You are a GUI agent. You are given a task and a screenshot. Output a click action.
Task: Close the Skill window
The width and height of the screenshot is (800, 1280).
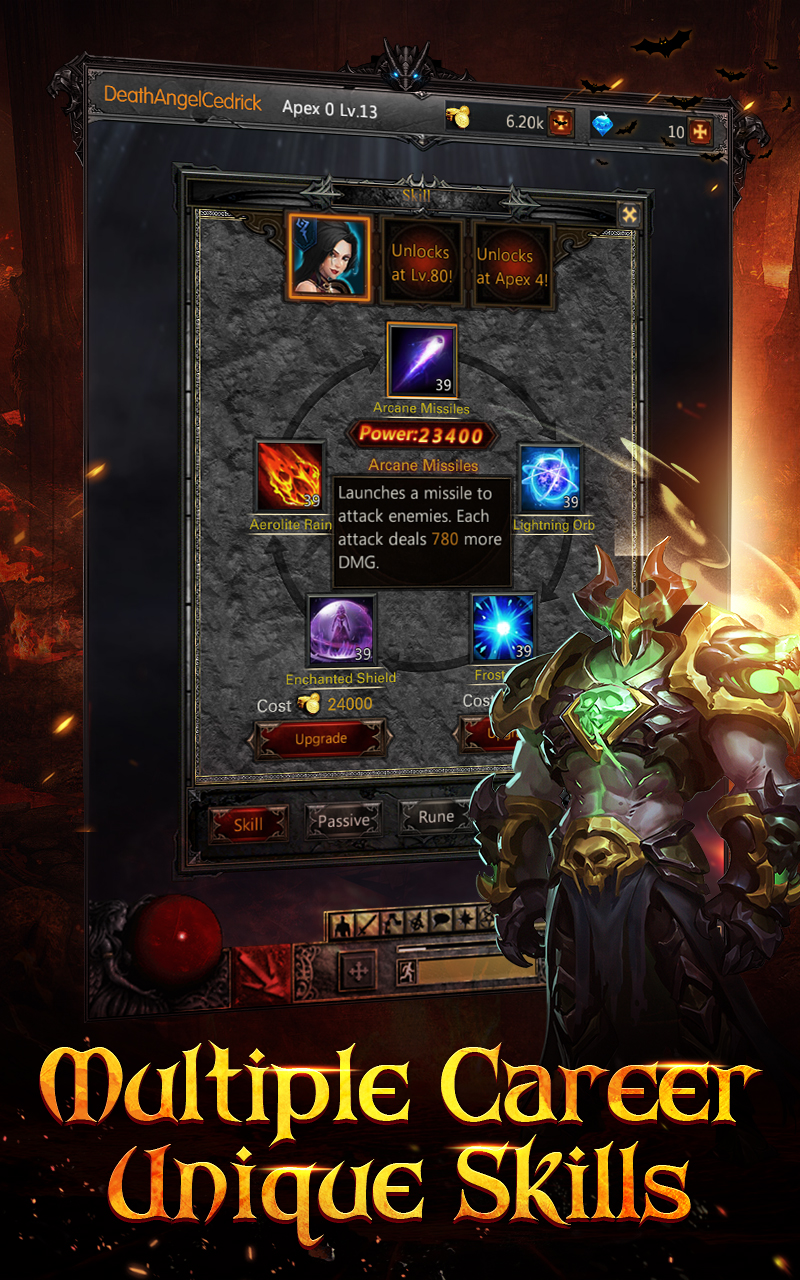(629, 214)
